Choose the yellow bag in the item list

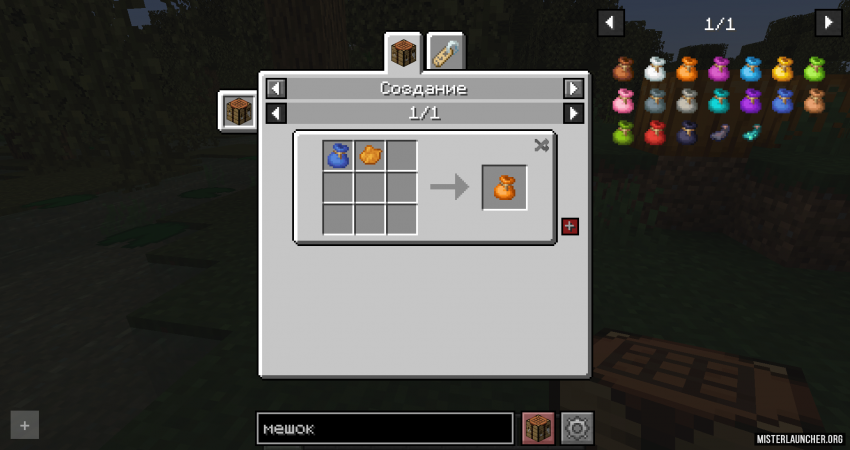coord(783,69)
